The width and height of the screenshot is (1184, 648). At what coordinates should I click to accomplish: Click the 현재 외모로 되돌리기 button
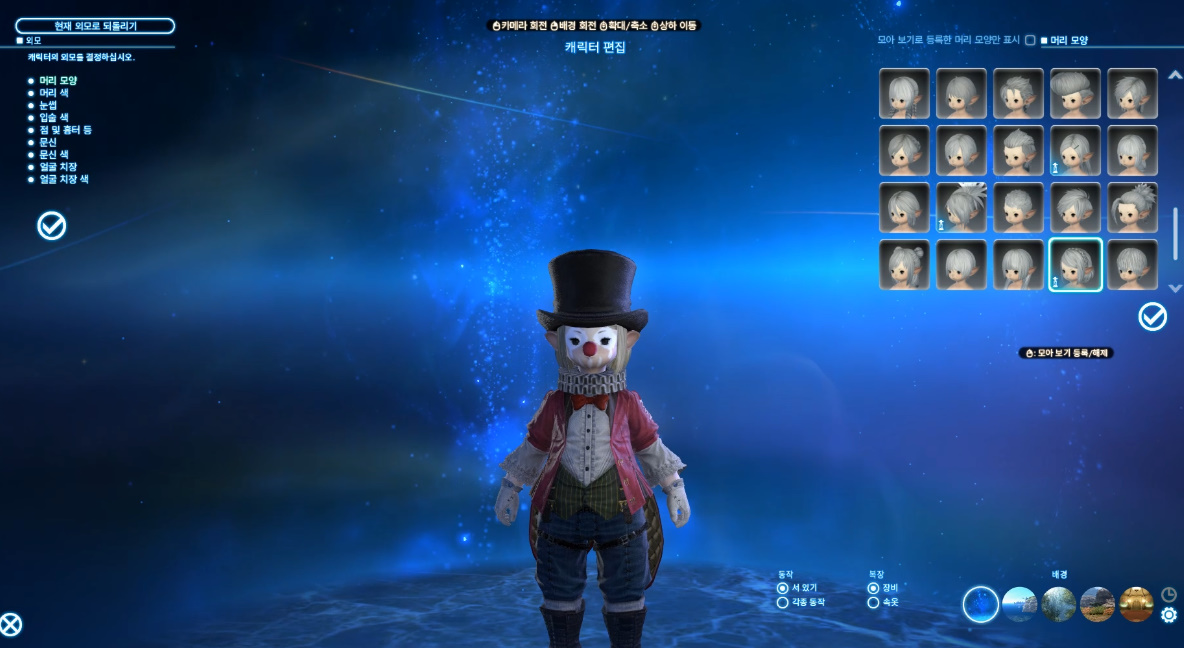(x=95, y=26)
